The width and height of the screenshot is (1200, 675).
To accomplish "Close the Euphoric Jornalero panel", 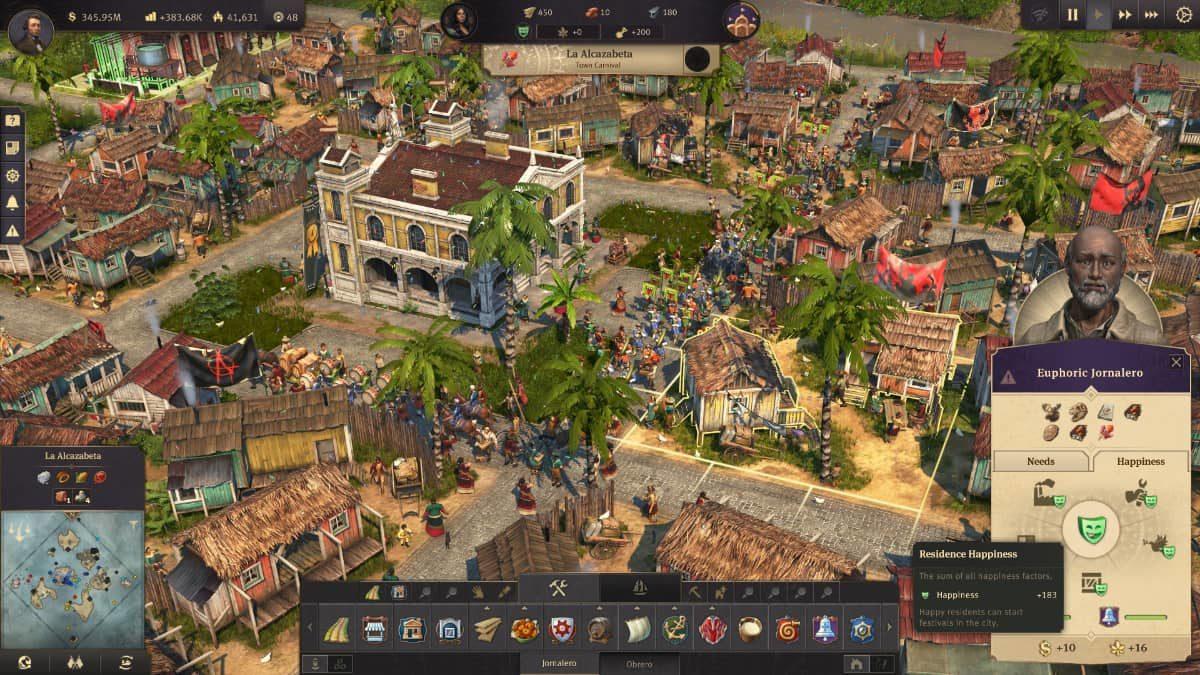I will tap(1176, 362).
